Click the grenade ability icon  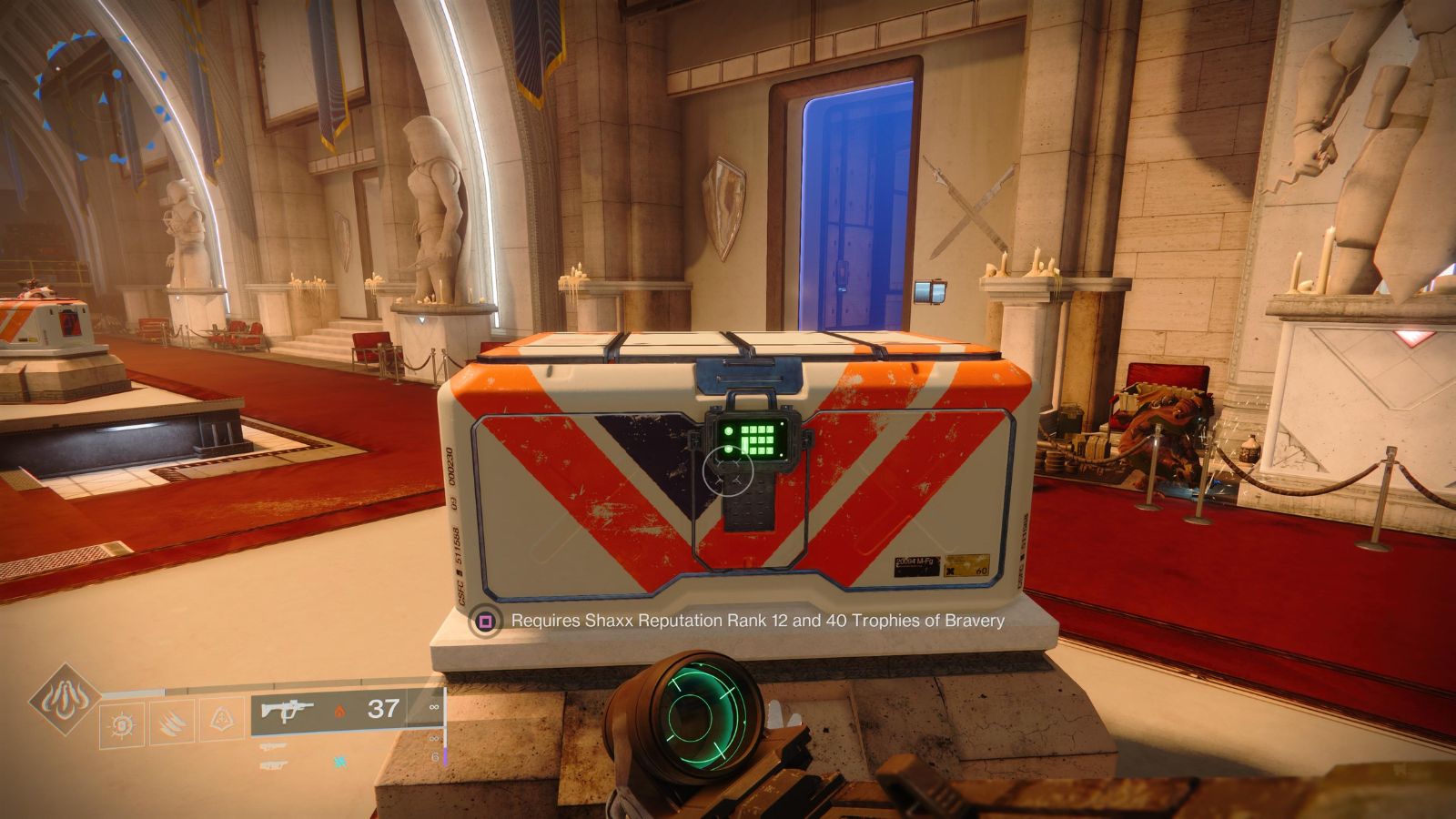(122, 723)
